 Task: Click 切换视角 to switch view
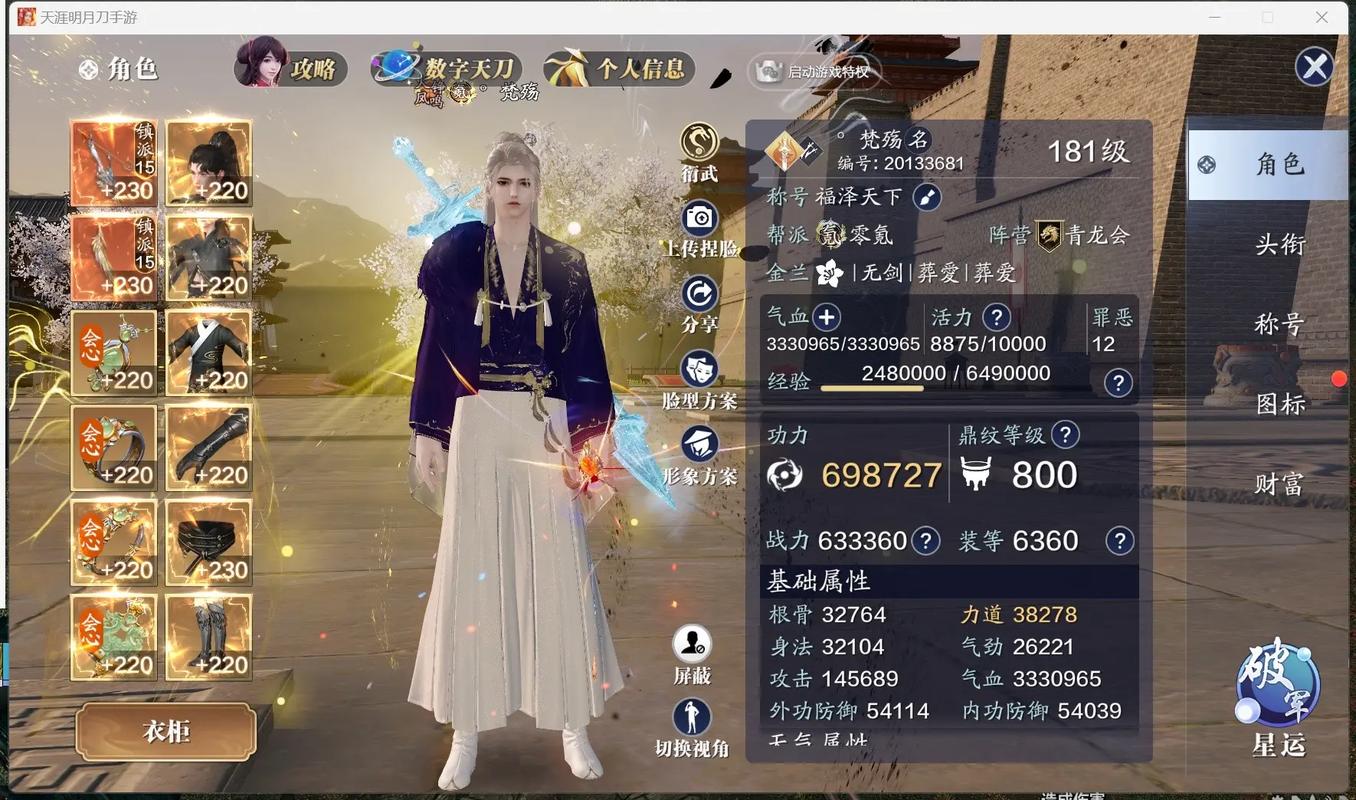(x=692, y=718)
